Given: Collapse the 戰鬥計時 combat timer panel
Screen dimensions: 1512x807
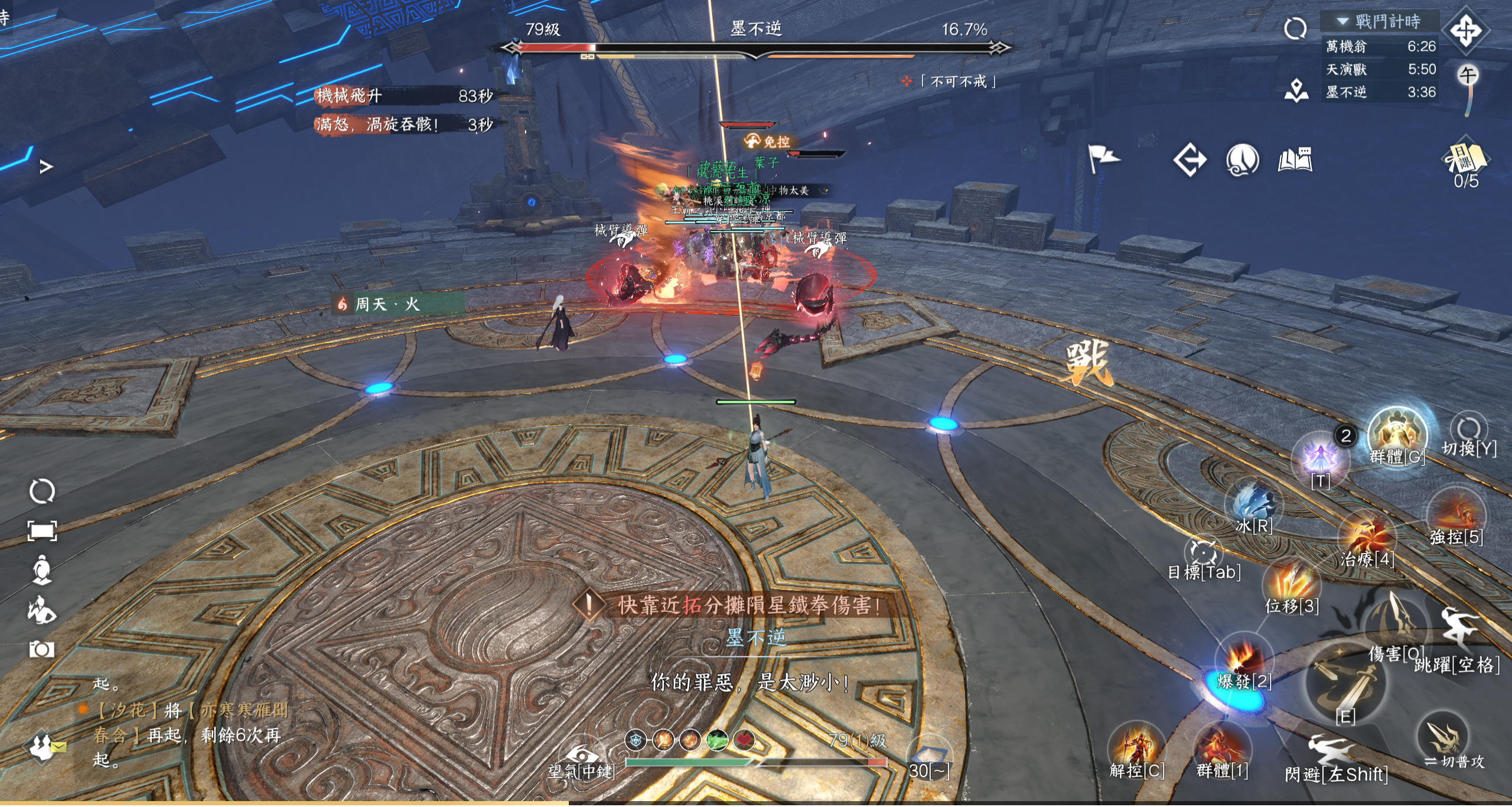Looking at the screenshot, I should [1342, 21].
